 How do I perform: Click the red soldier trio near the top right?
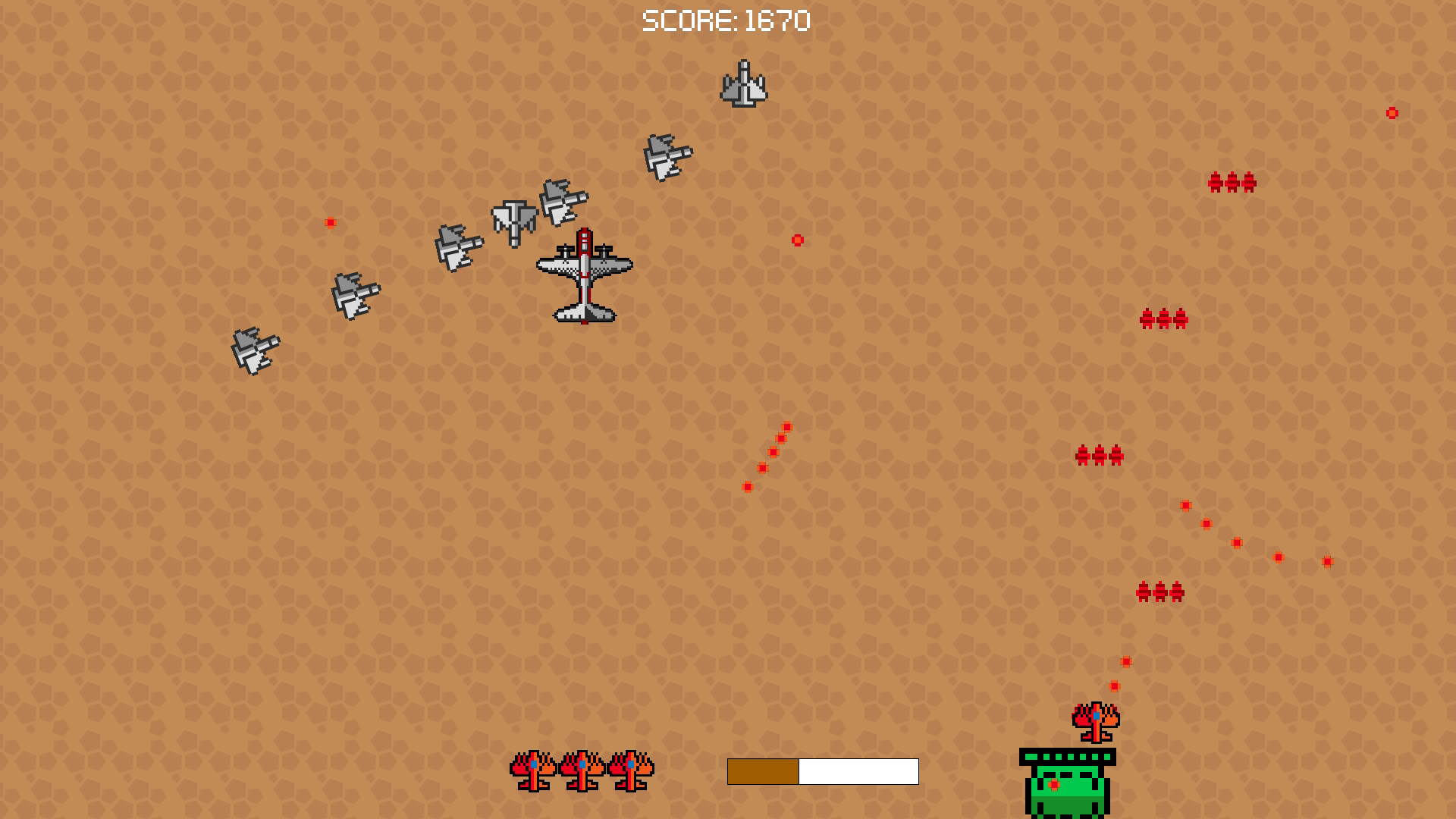coord(1232,183)
